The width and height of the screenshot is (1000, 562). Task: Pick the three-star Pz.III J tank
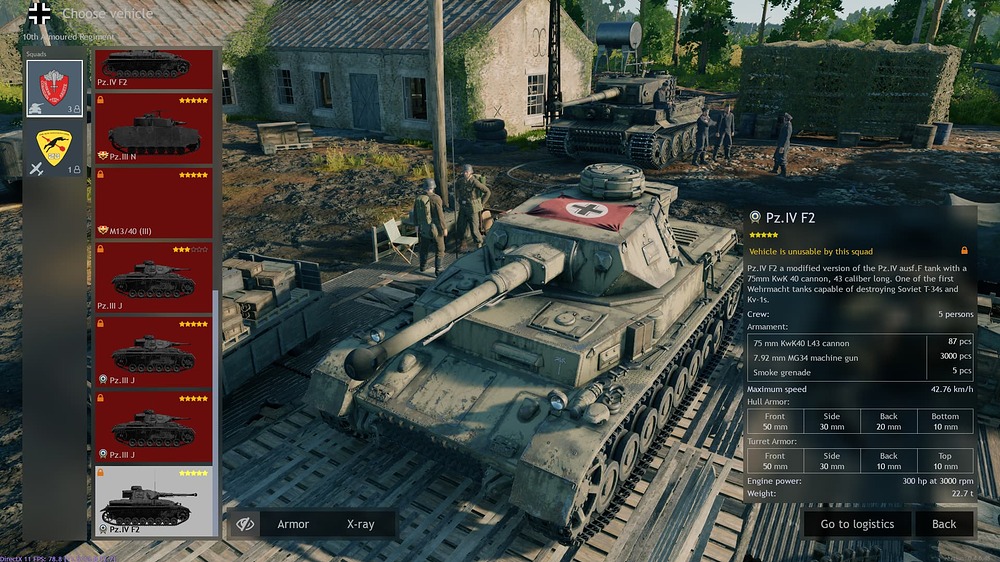pos(154,277)
